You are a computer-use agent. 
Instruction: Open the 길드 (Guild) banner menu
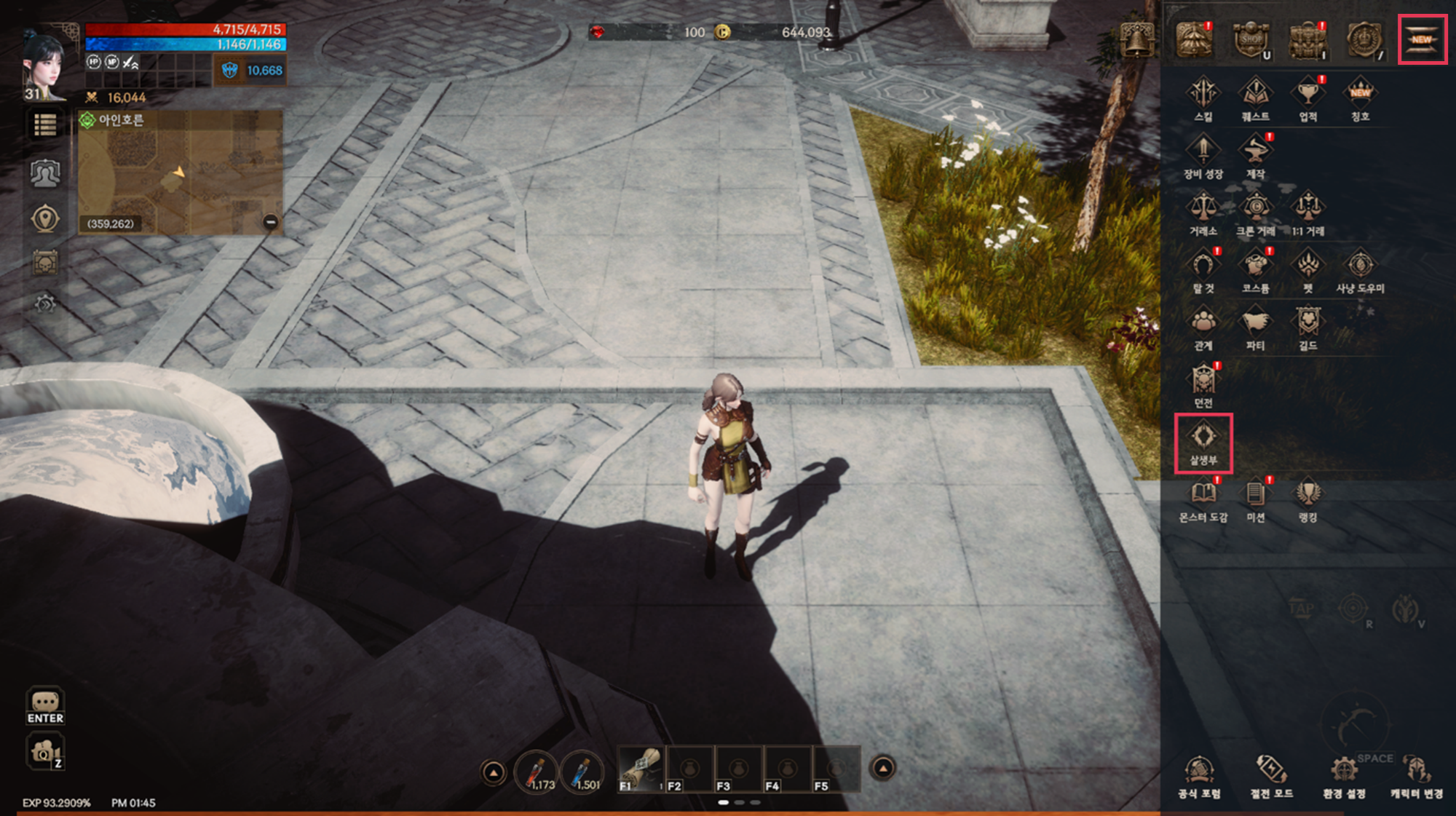coord(1307,328)
